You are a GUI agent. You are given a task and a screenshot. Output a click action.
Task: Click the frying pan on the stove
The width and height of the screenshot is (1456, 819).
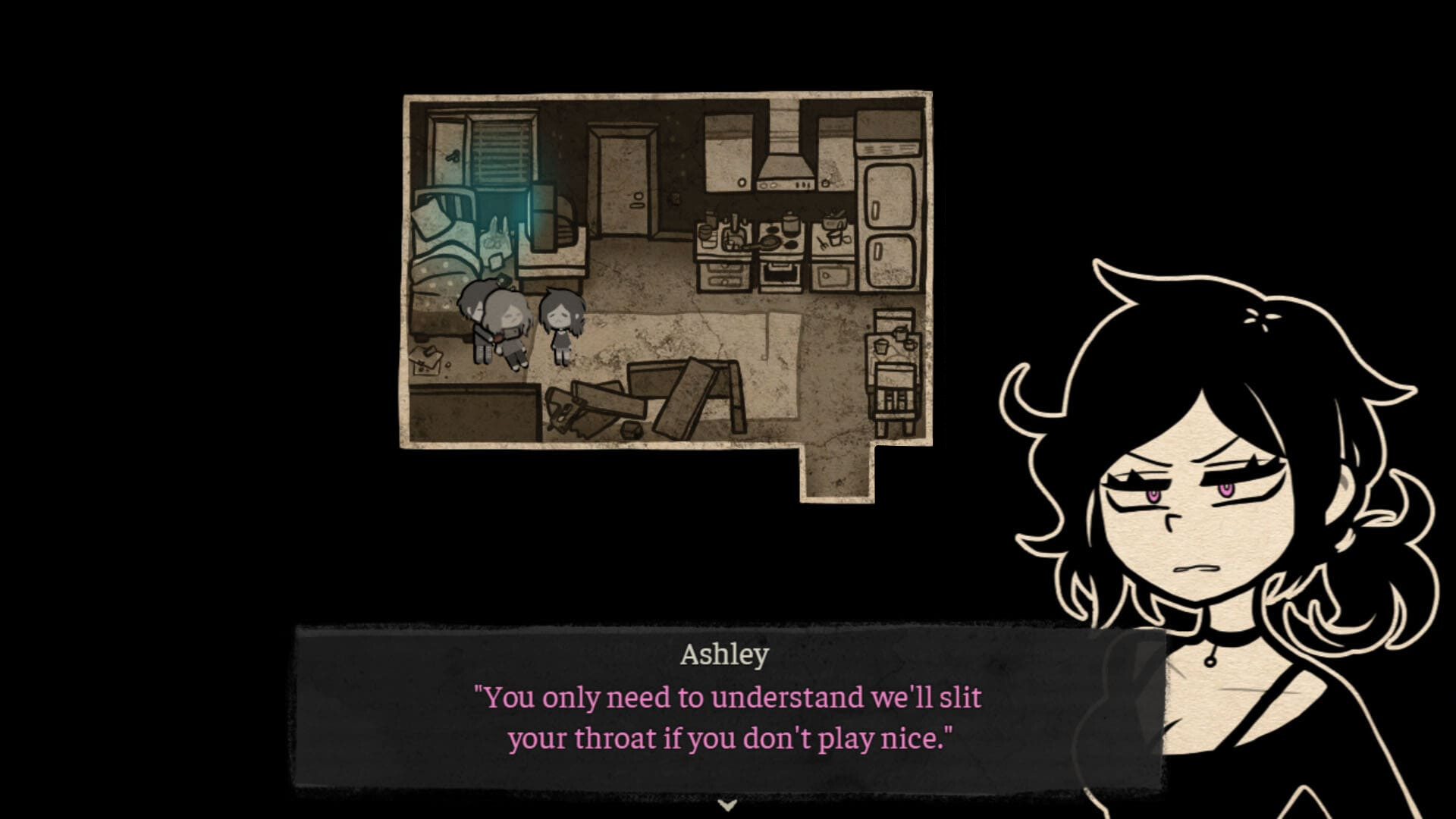tap(770, 242)
